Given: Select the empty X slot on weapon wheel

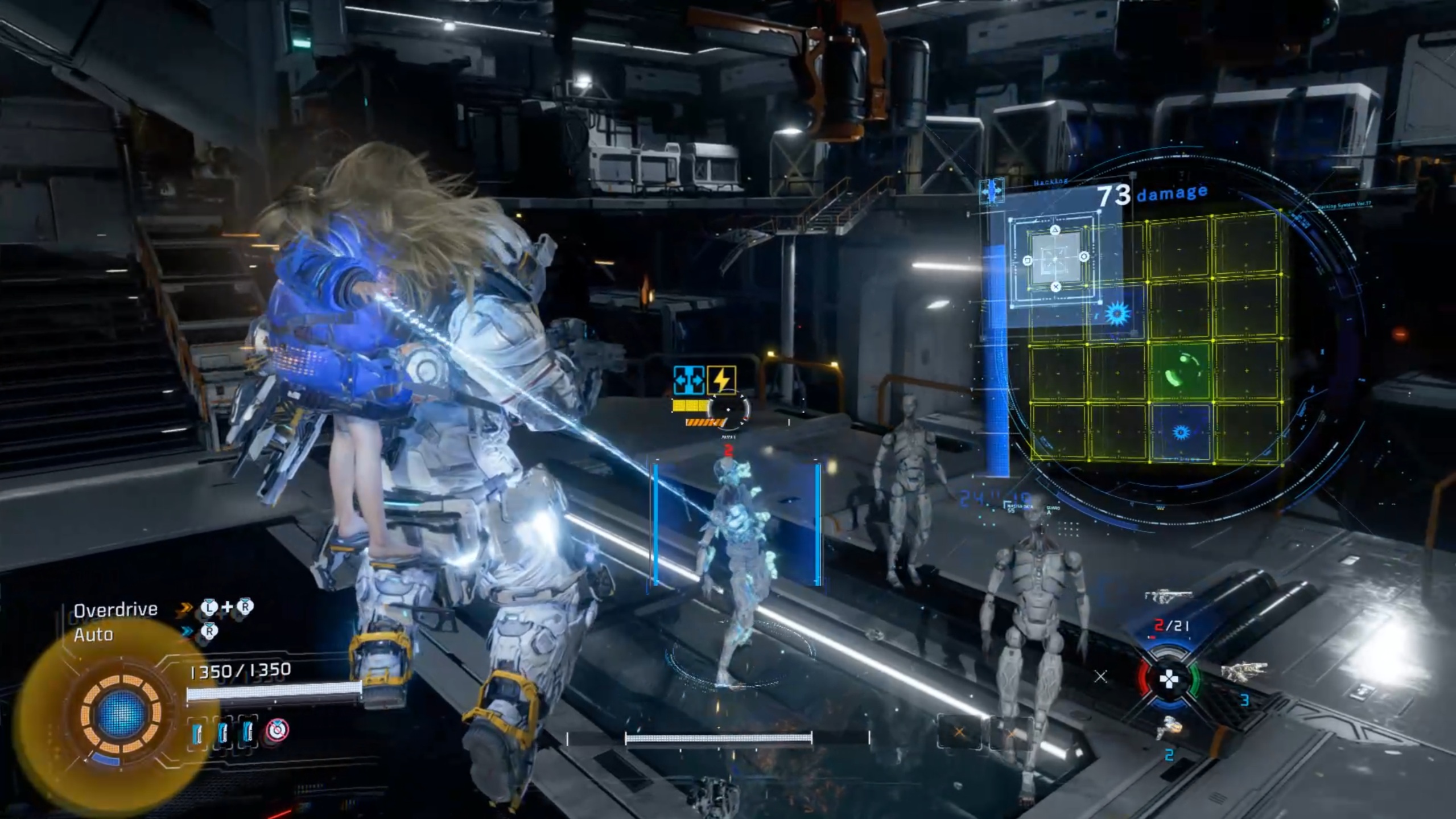Looking at the screenshot, I should coord(1100,677).
